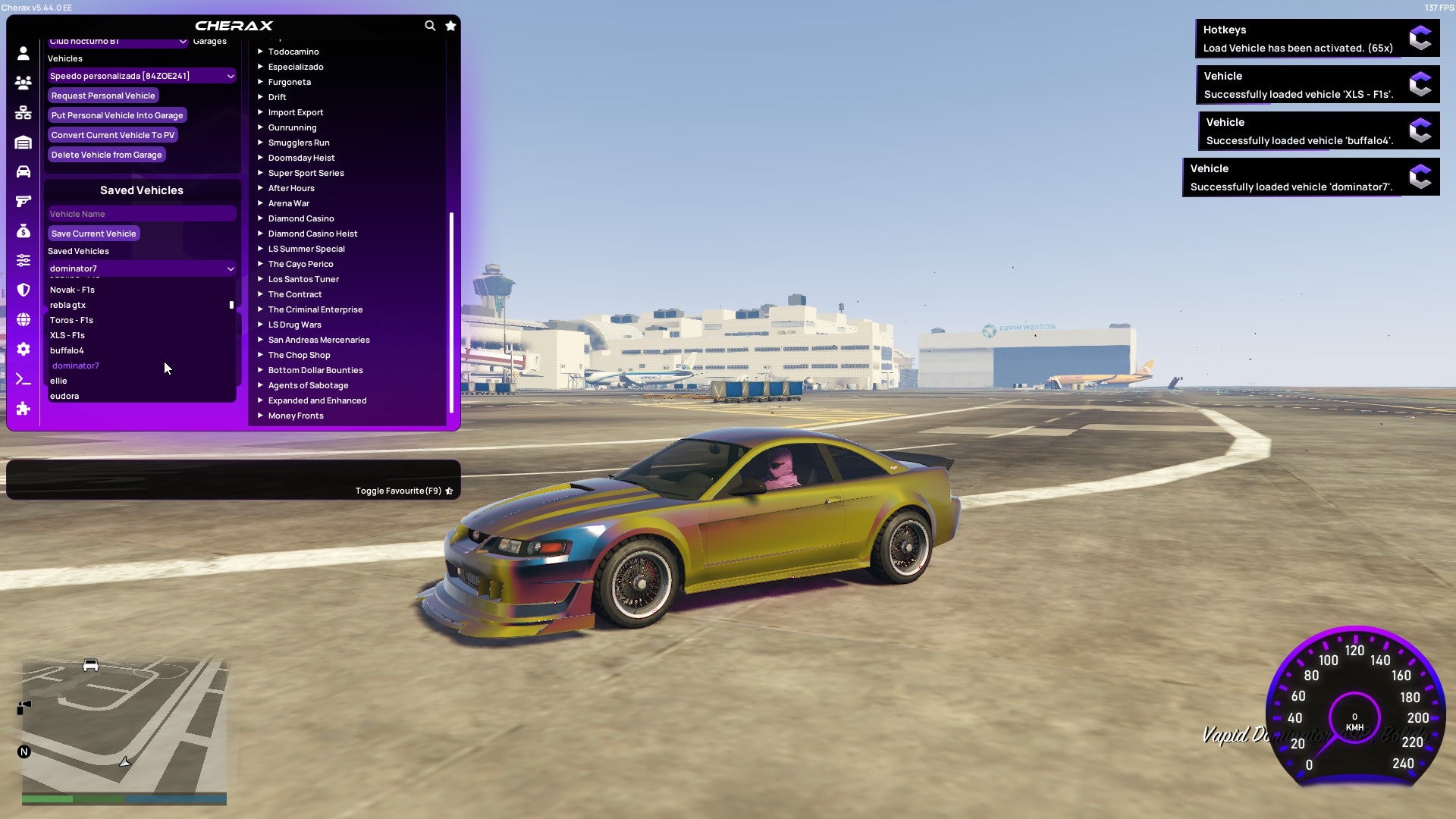Expand the Import Export category
The width and height of the screenshot is (1456, 819).
point(296,112)
